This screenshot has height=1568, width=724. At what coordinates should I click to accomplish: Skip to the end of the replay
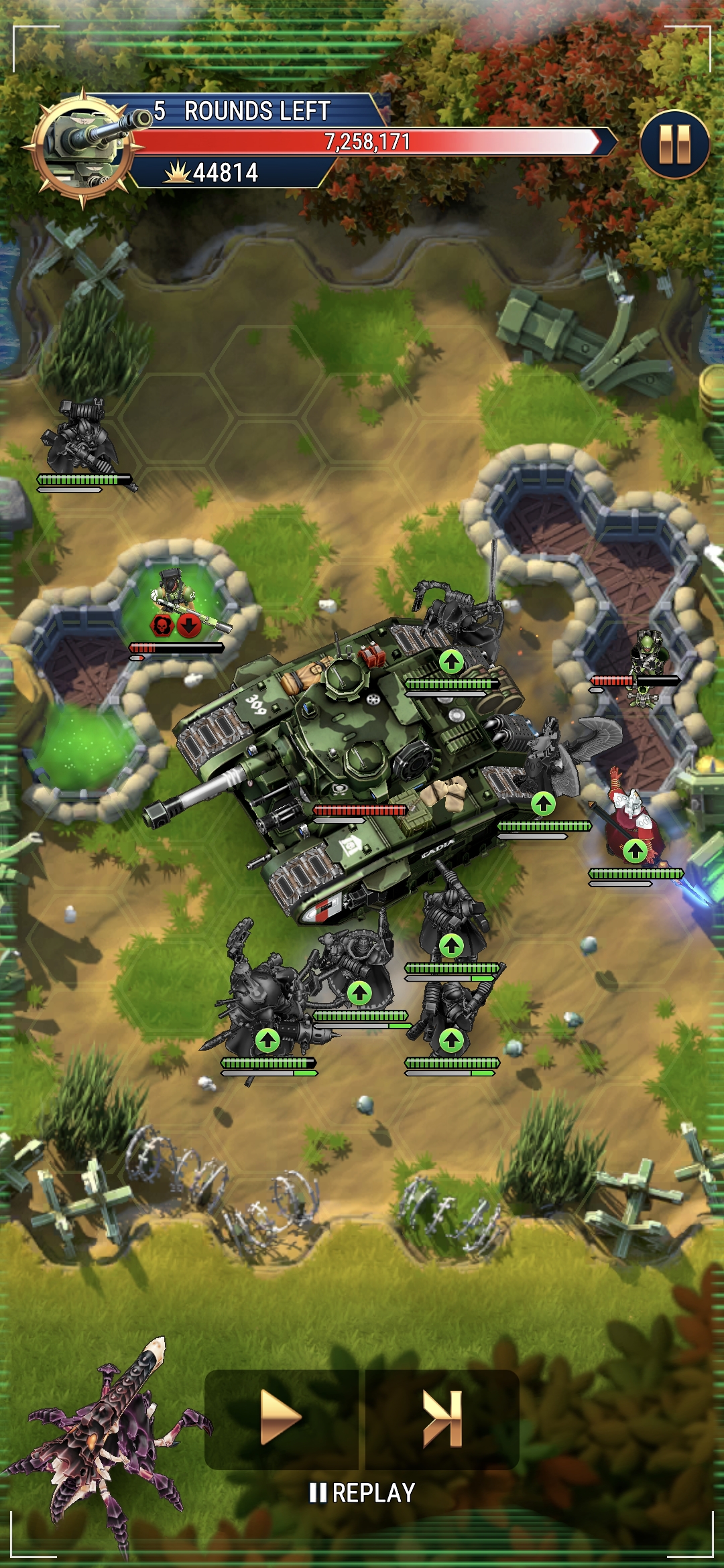pyautogui.click(x=442, y=1419)
